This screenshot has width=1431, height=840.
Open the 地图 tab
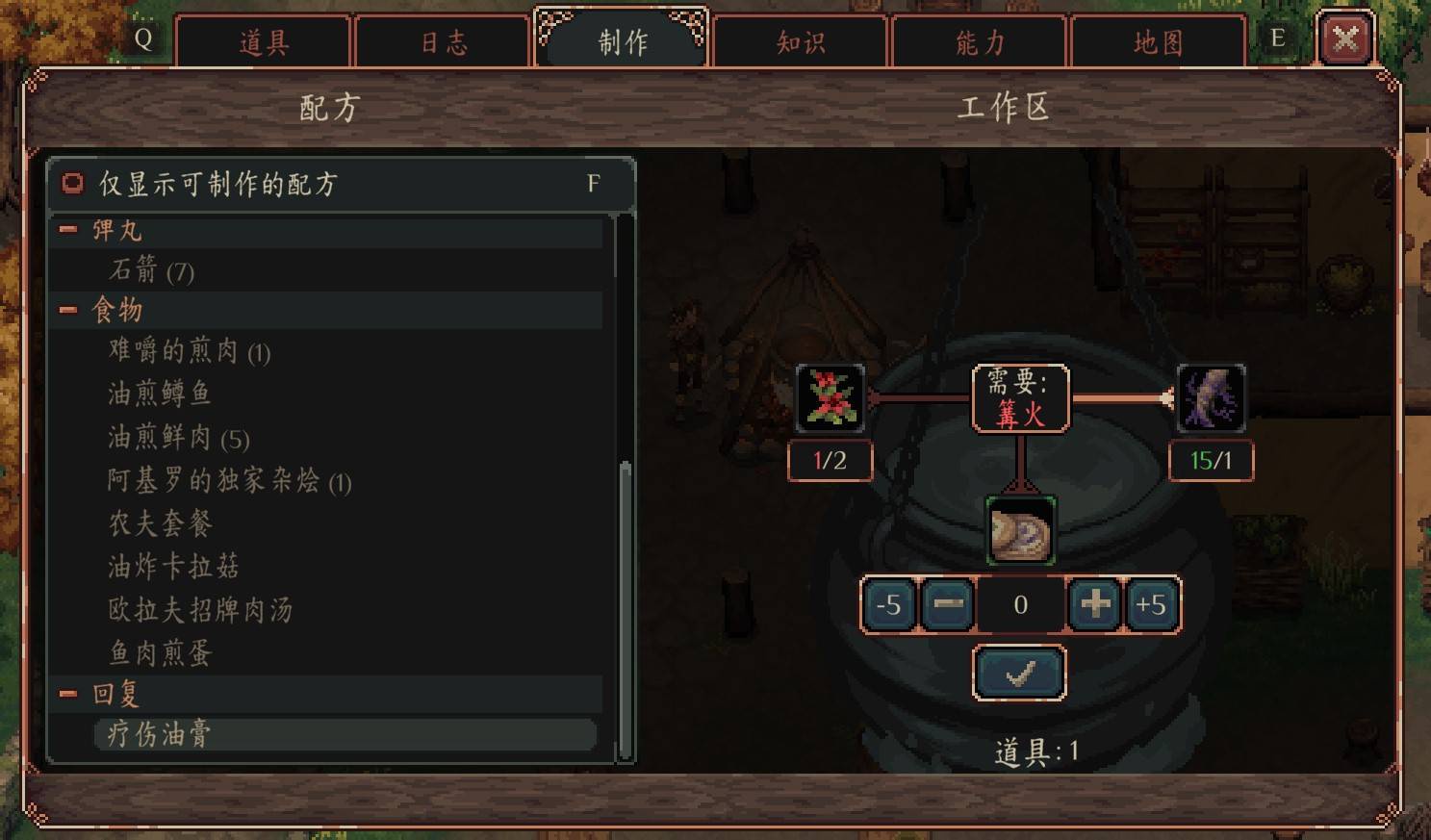[1158, 42]
